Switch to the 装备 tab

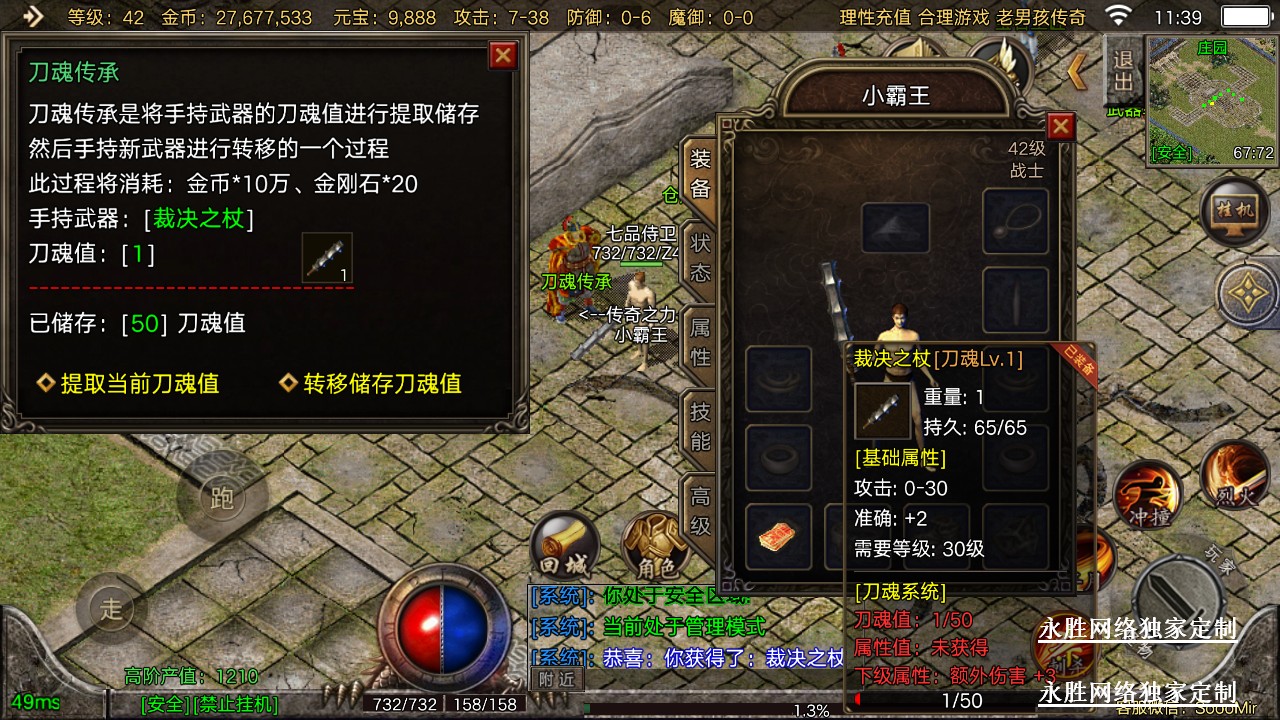[x=700, y=174]
